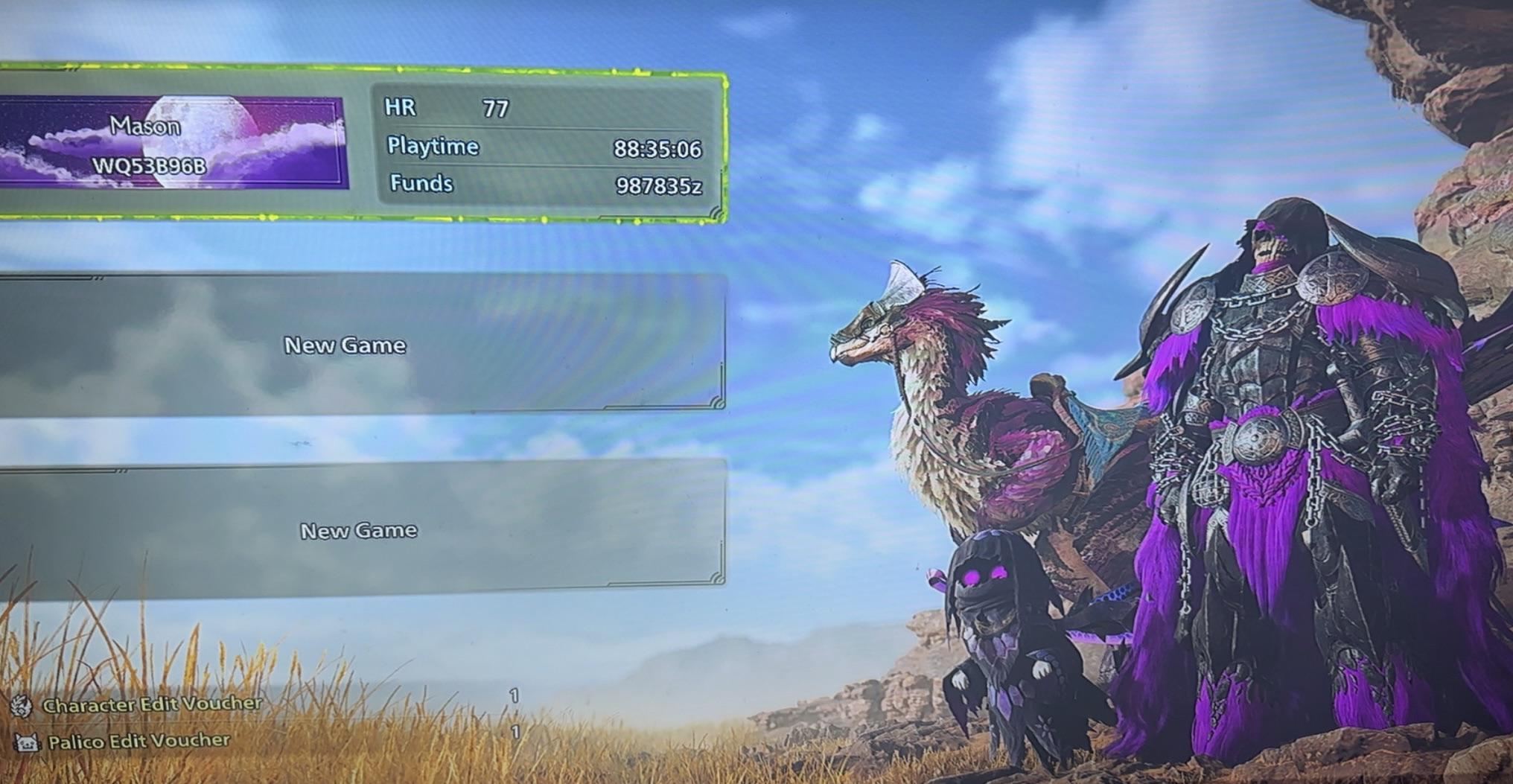Select the first New Game slot
1513x784 pixels.
point(345,345)
